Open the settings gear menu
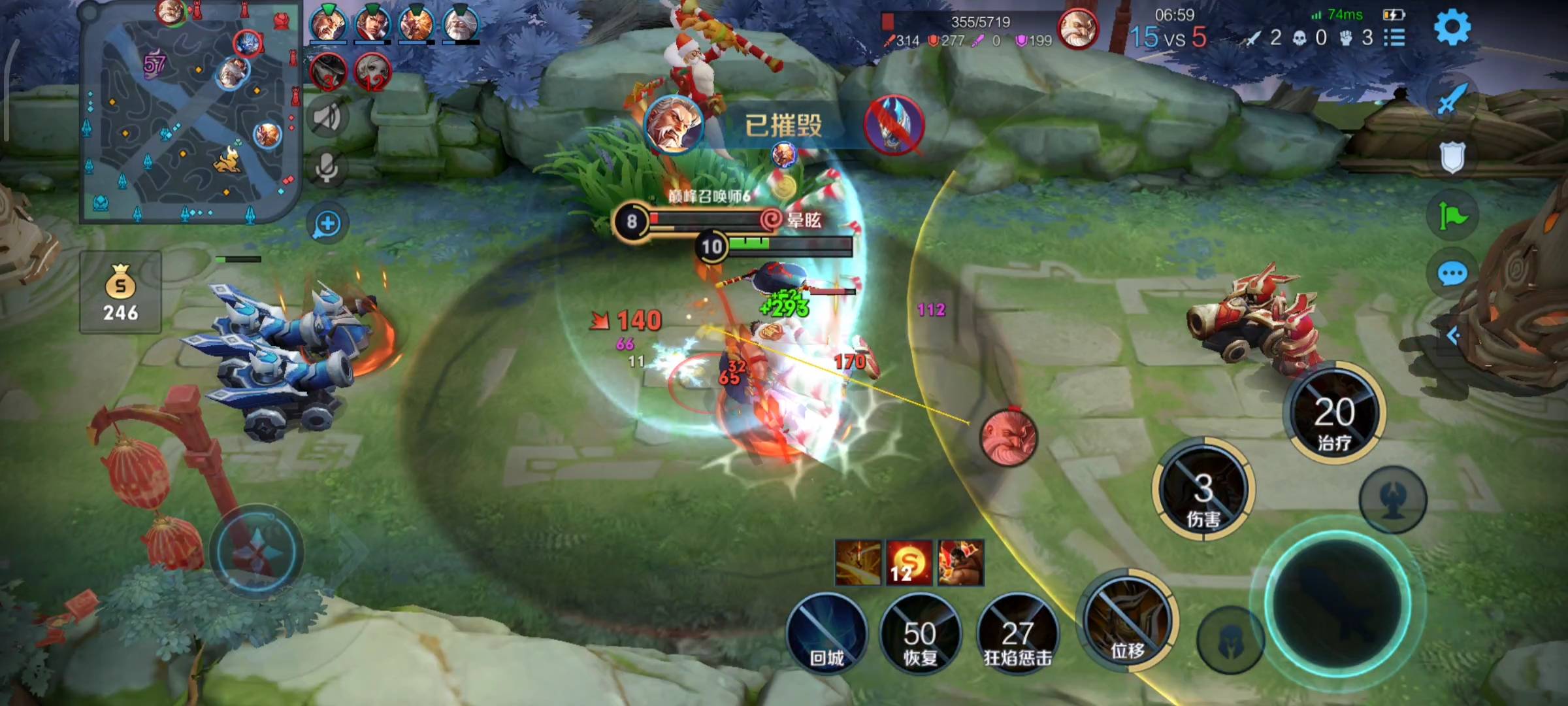The width and height of the screenshot is (1568, 706). click(1452, 27)
